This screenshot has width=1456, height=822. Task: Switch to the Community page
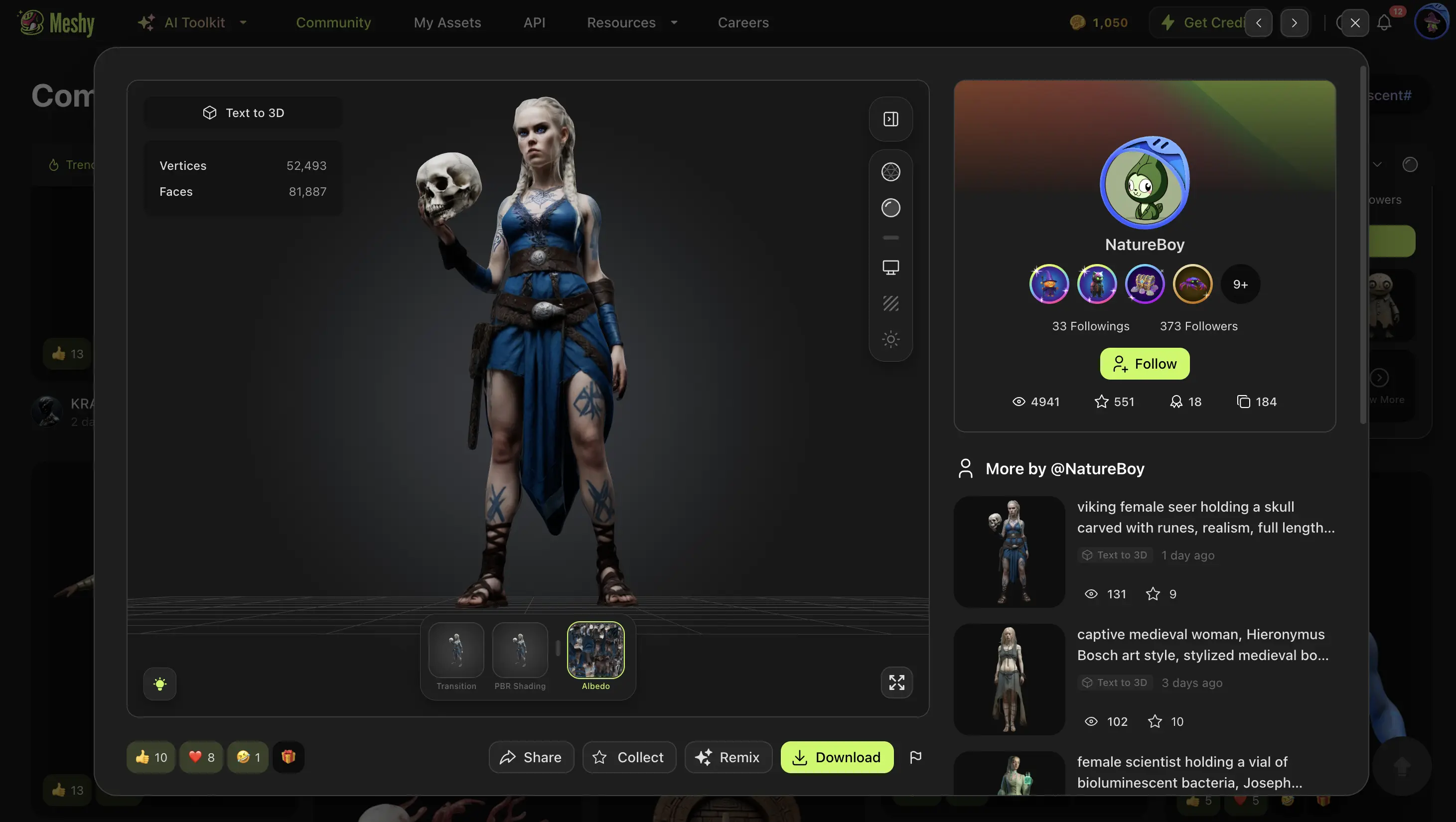[x=333, y=22]
